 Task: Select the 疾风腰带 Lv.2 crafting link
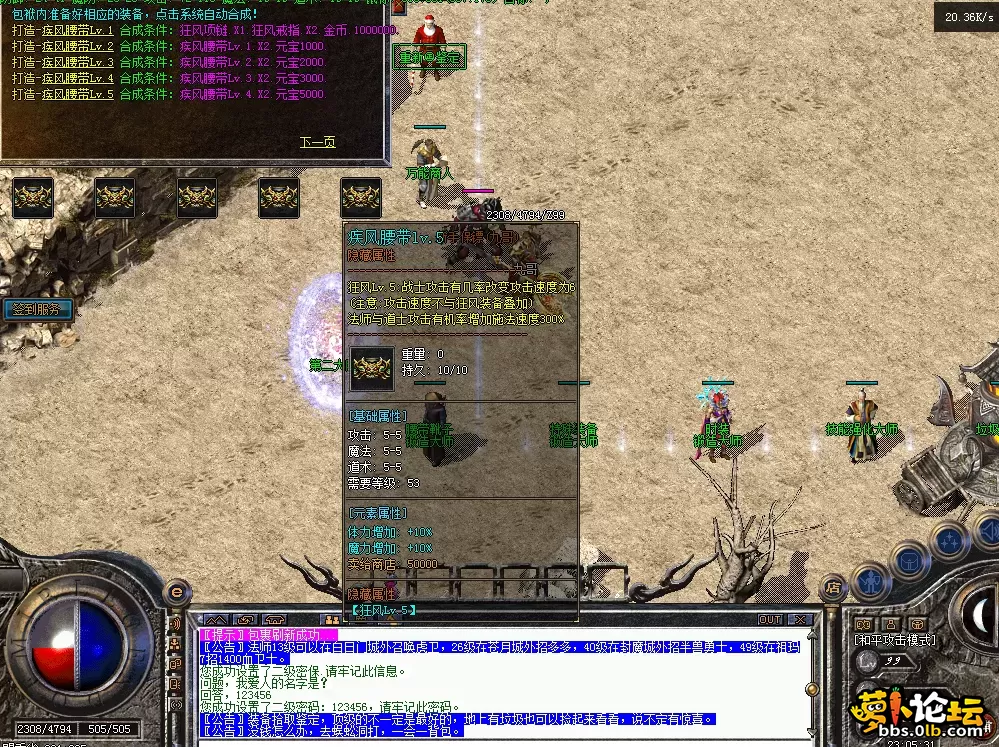point(63,47)
